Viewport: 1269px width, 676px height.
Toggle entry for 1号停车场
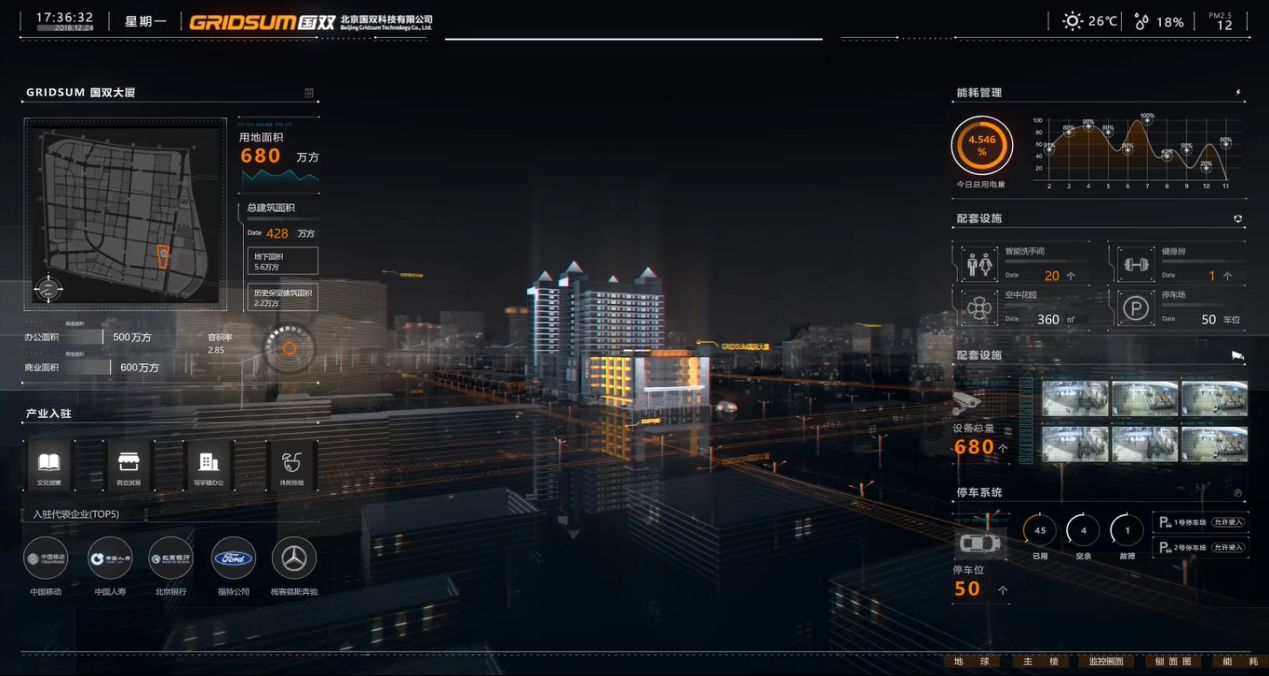pos(1228,522)
